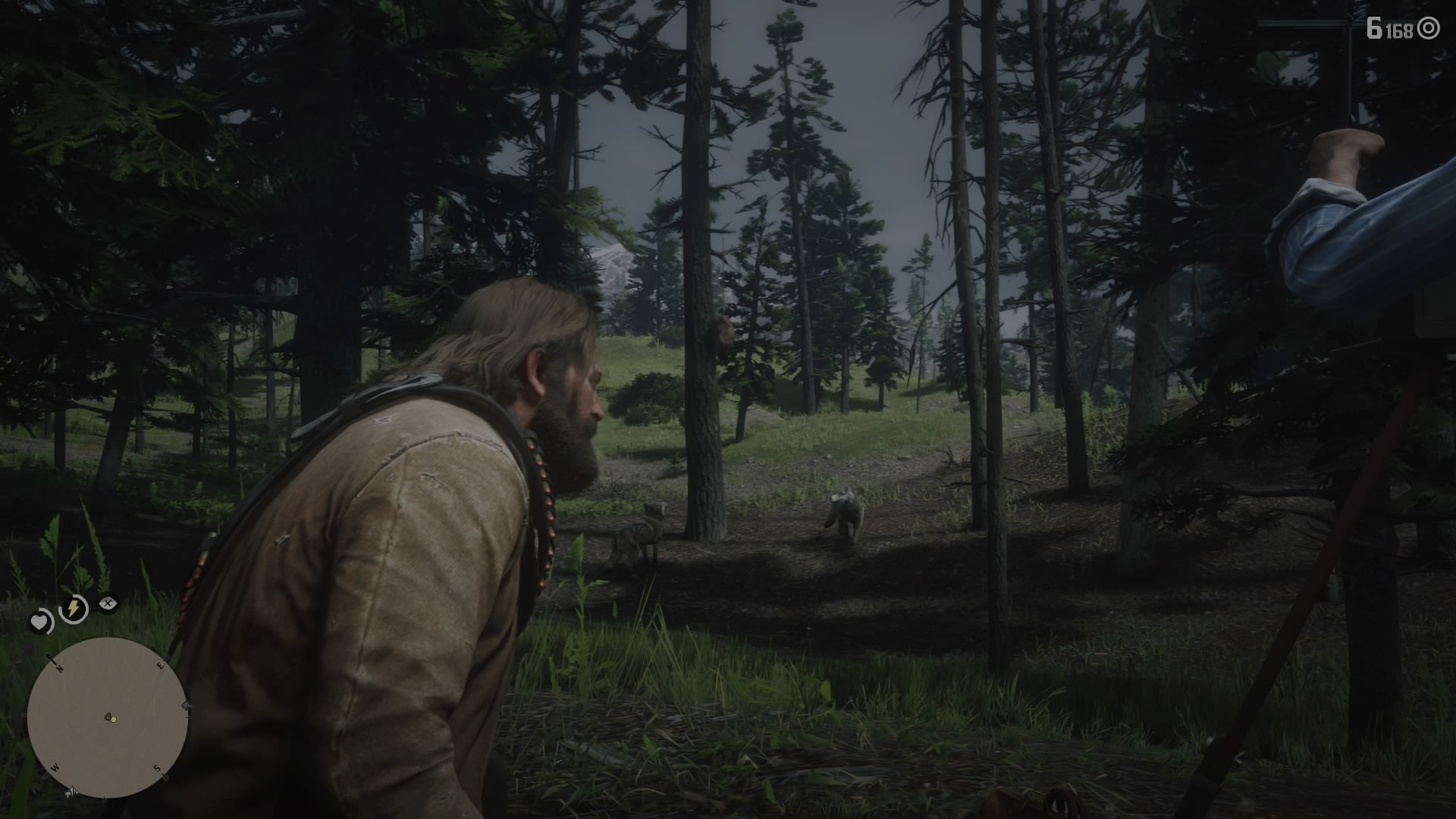Select the waypoint icon at the minimap's bottom edge
1456x819 pixels.
71,792
